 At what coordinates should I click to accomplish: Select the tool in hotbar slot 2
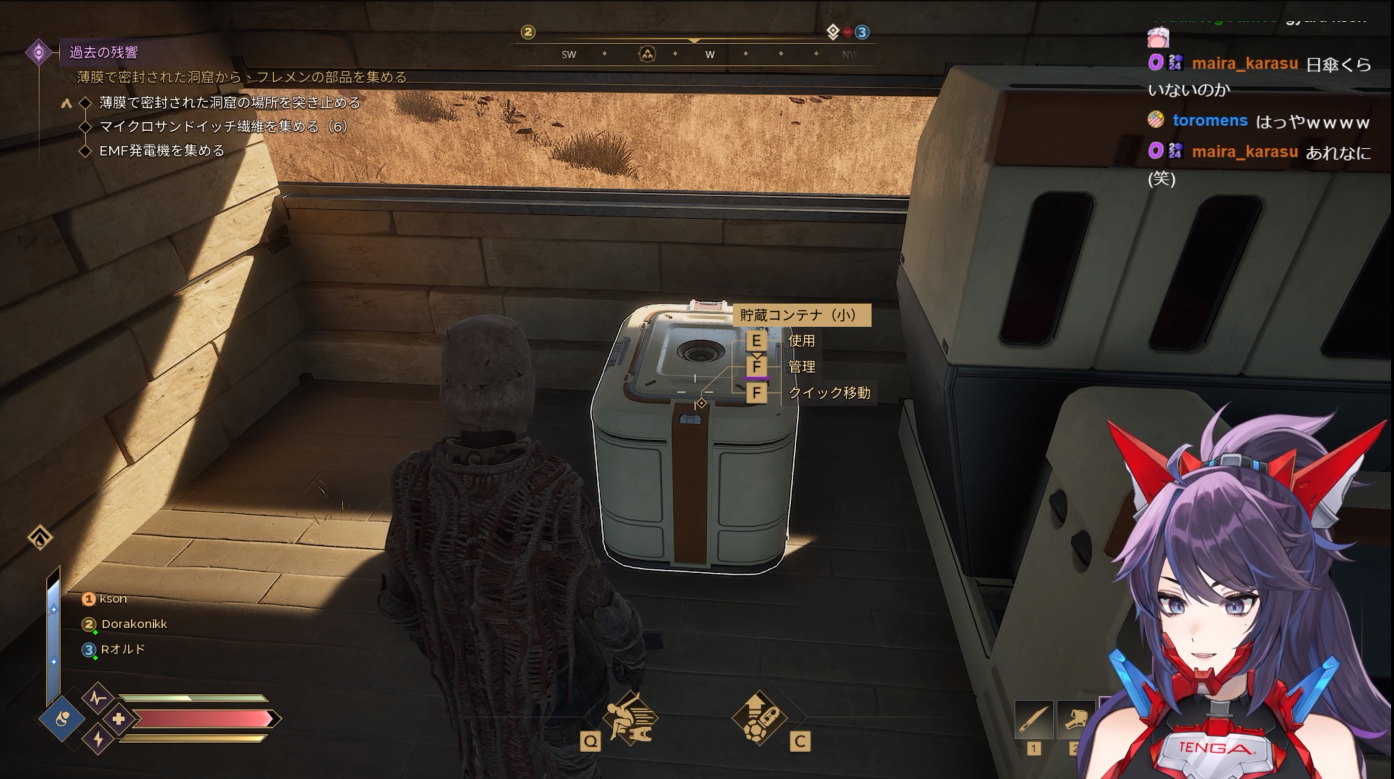click(1072, 720)
